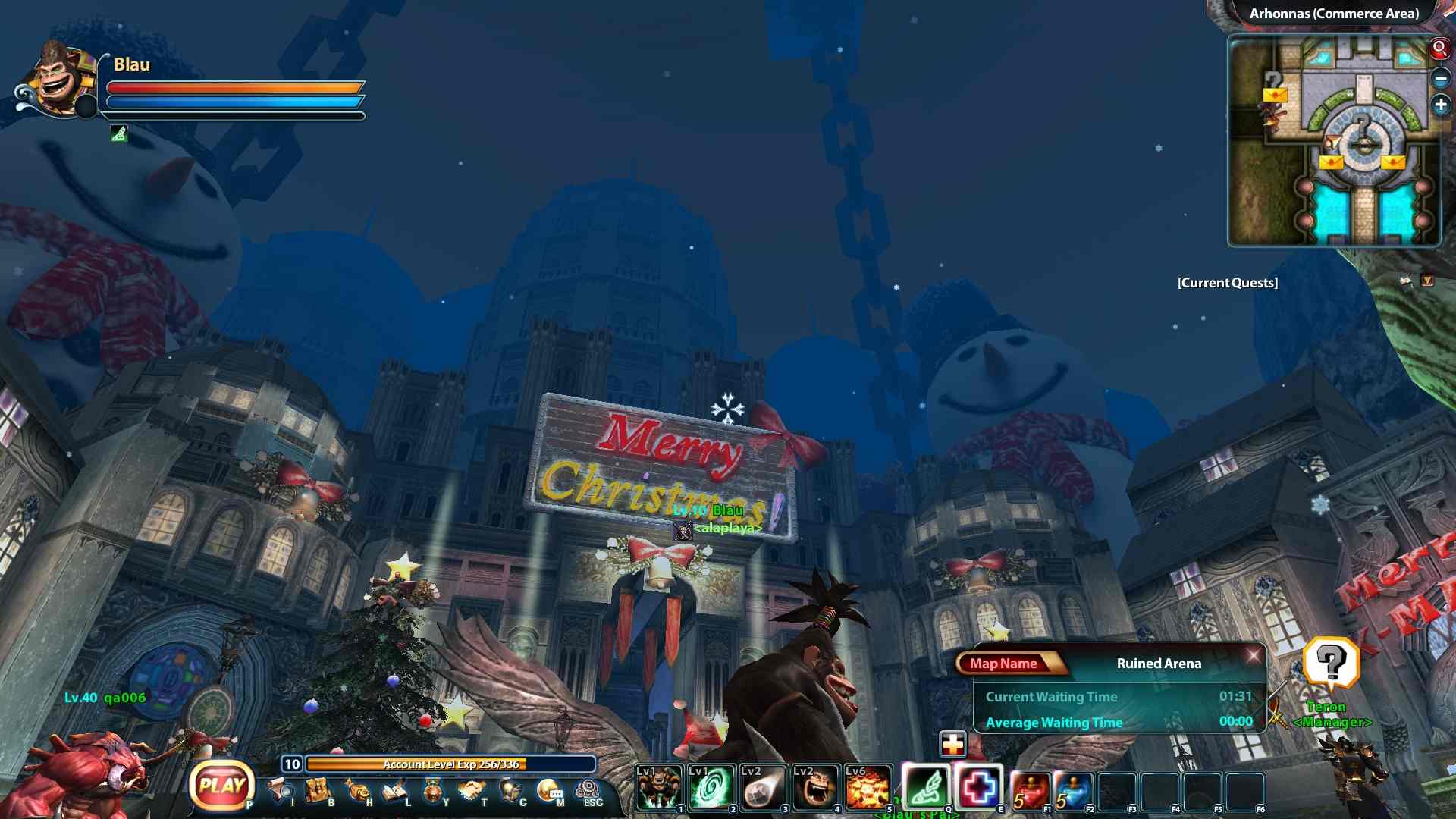The width and height of the screenshot is (1456, 819).
Task: Click the red magnifier minimap search button
Action: (x=1439, y=49)
